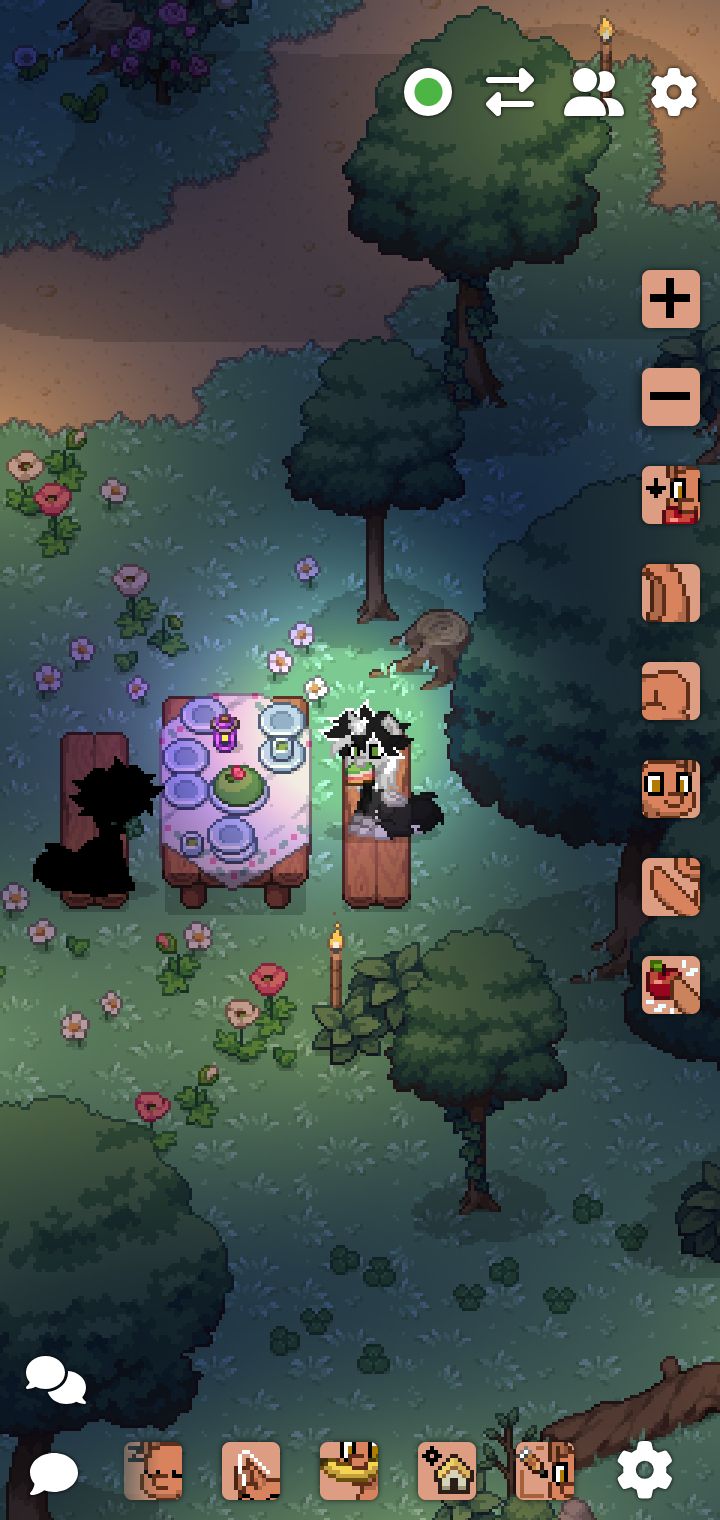Select the white-outlined pony leg action

251,1471
